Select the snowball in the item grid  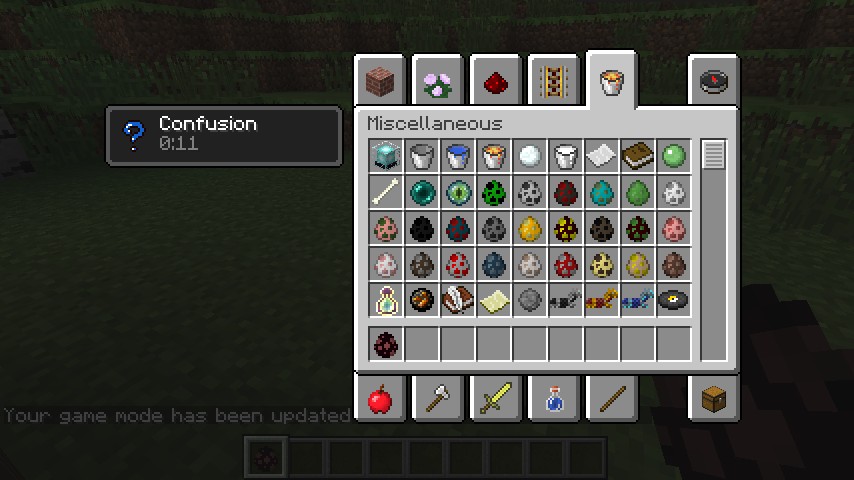(530, 156)
